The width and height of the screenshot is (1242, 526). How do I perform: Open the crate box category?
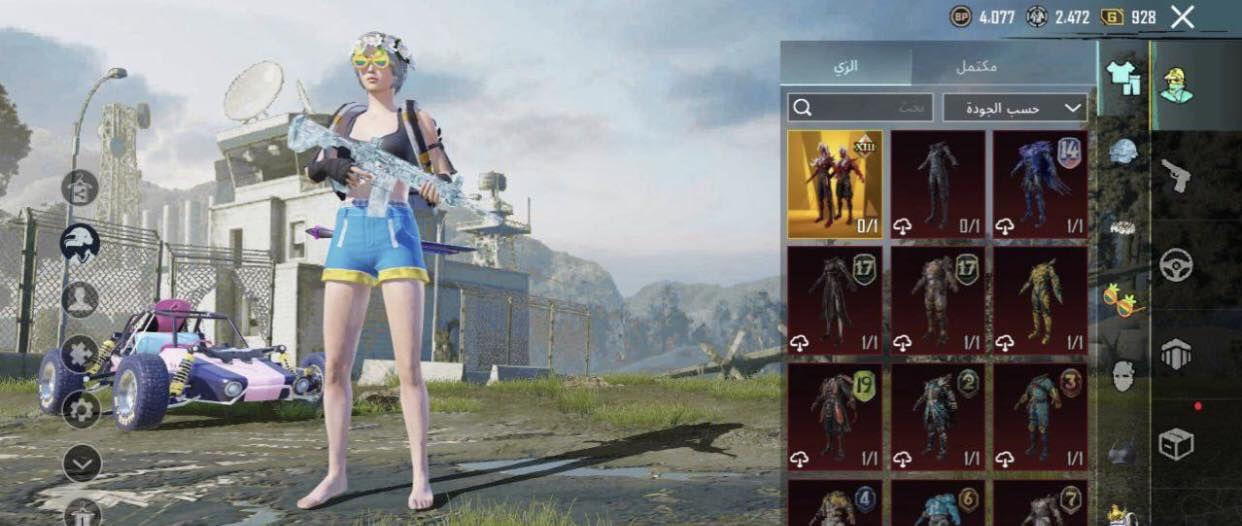pos(1176,443)
